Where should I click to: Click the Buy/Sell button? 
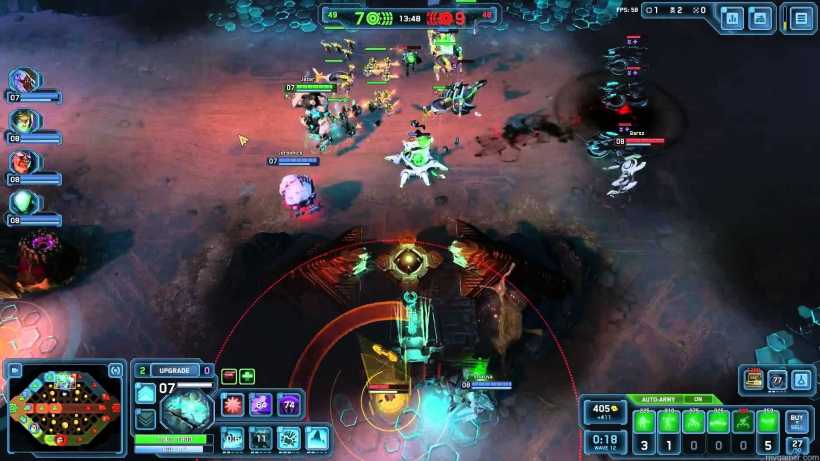pyautogui.click(x=796, y=420)
